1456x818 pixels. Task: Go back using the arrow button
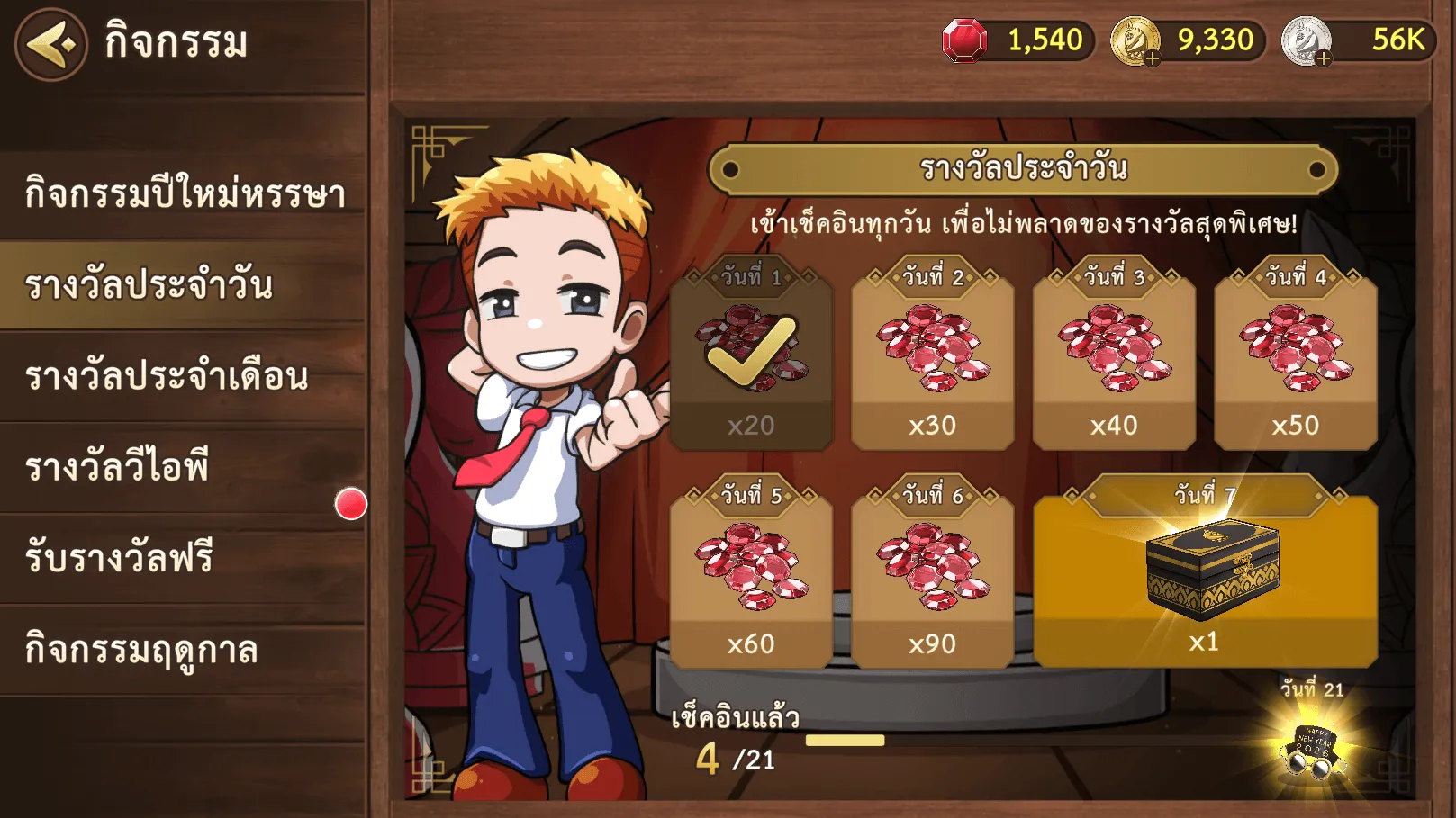50,44
